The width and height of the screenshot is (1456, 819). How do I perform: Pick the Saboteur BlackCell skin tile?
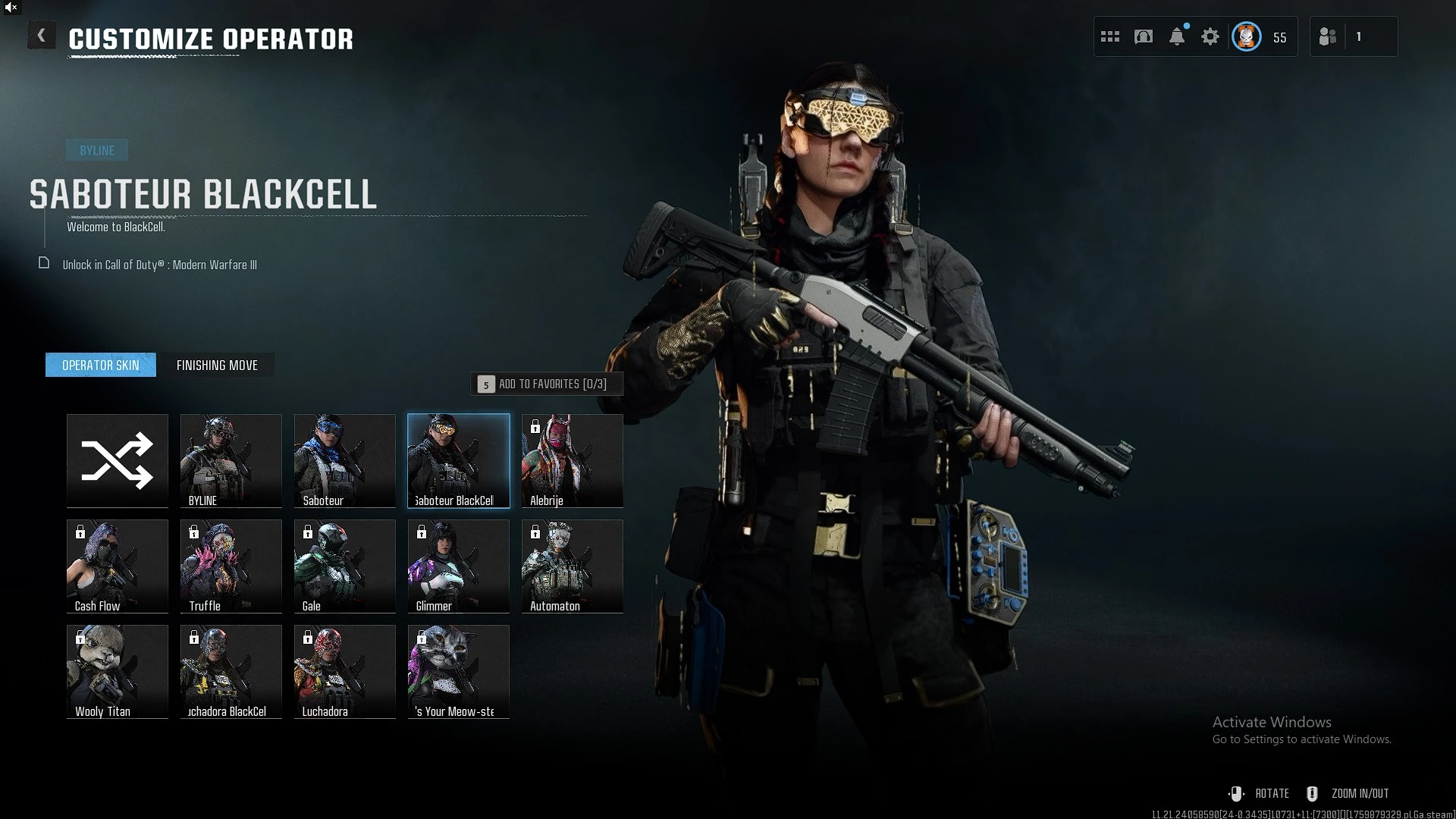(x=459, y=460)
